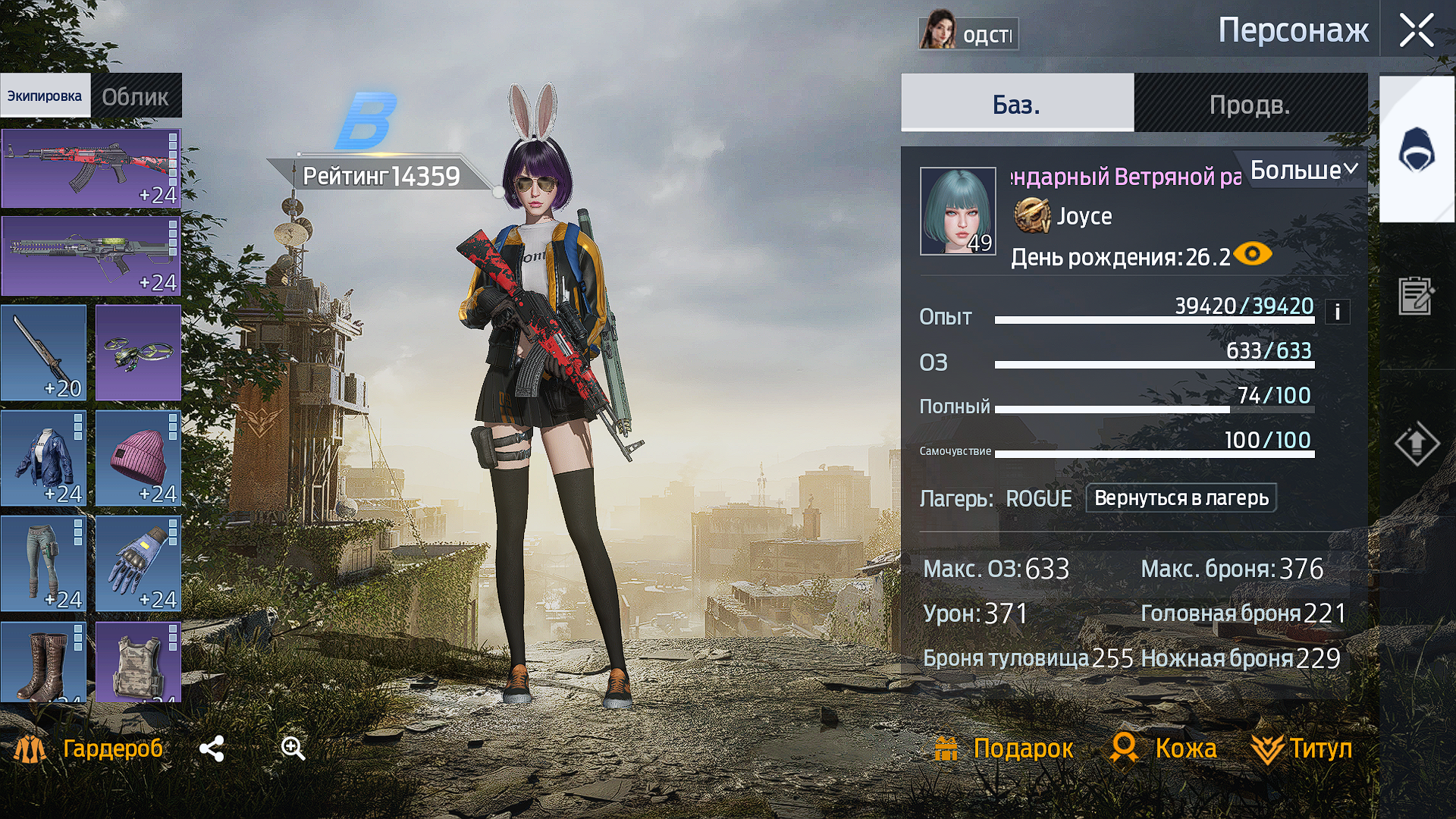This screenshot has width=1456, height=819.
Task: Select the second primary weapon slot
Action: (x=90, y=256)
